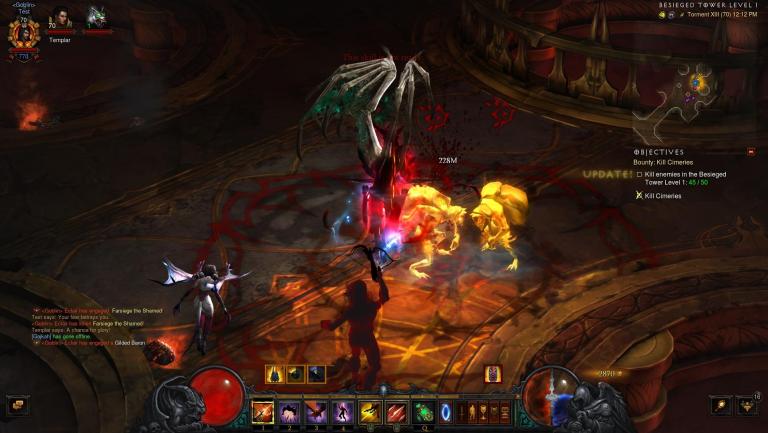This screenshot has height=433, width=768.
Task: Click the Templar follower portrait
Action: pyautogui.click(x=61, y=19)
